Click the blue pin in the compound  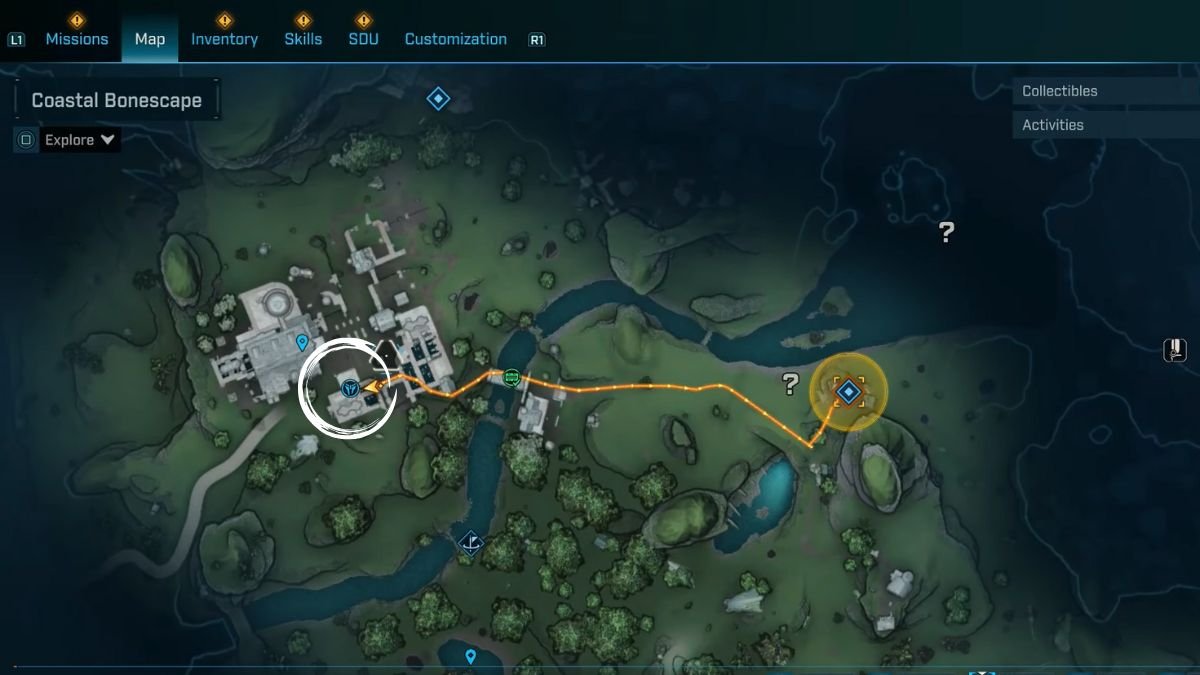tap(302, 343)
